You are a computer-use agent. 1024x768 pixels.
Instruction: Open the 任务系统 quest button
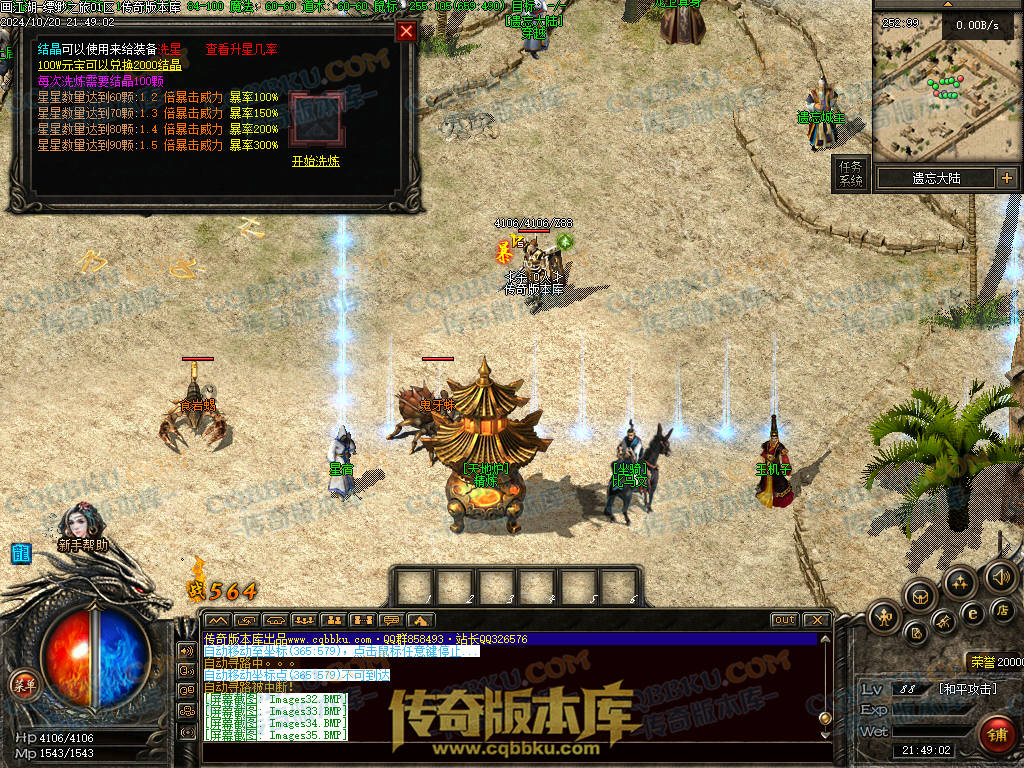pyautogui.click(x=850, y=174)
